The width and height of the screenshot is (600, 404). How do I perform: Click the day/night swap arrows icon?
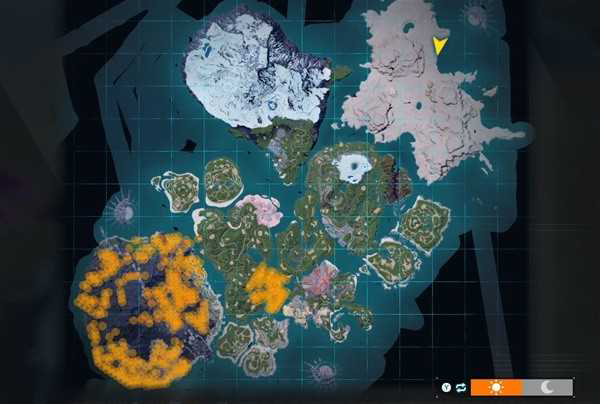point(461,387)
